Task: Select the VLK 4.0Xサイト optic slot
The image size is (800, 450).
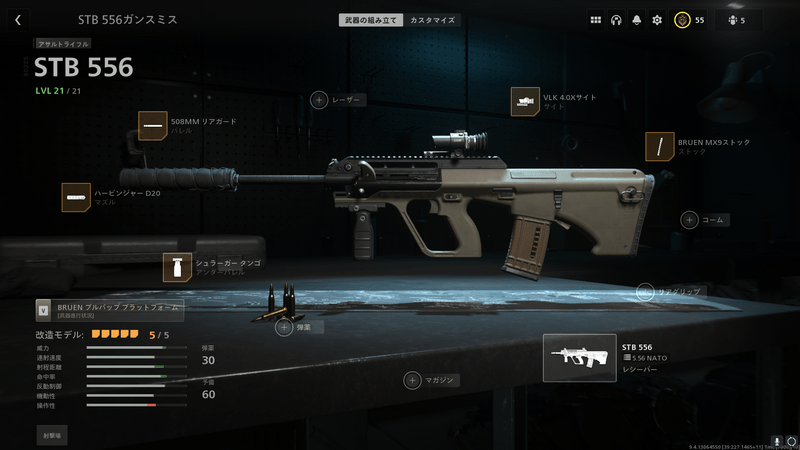Action: pyautogui.click(x=525, y=101)
